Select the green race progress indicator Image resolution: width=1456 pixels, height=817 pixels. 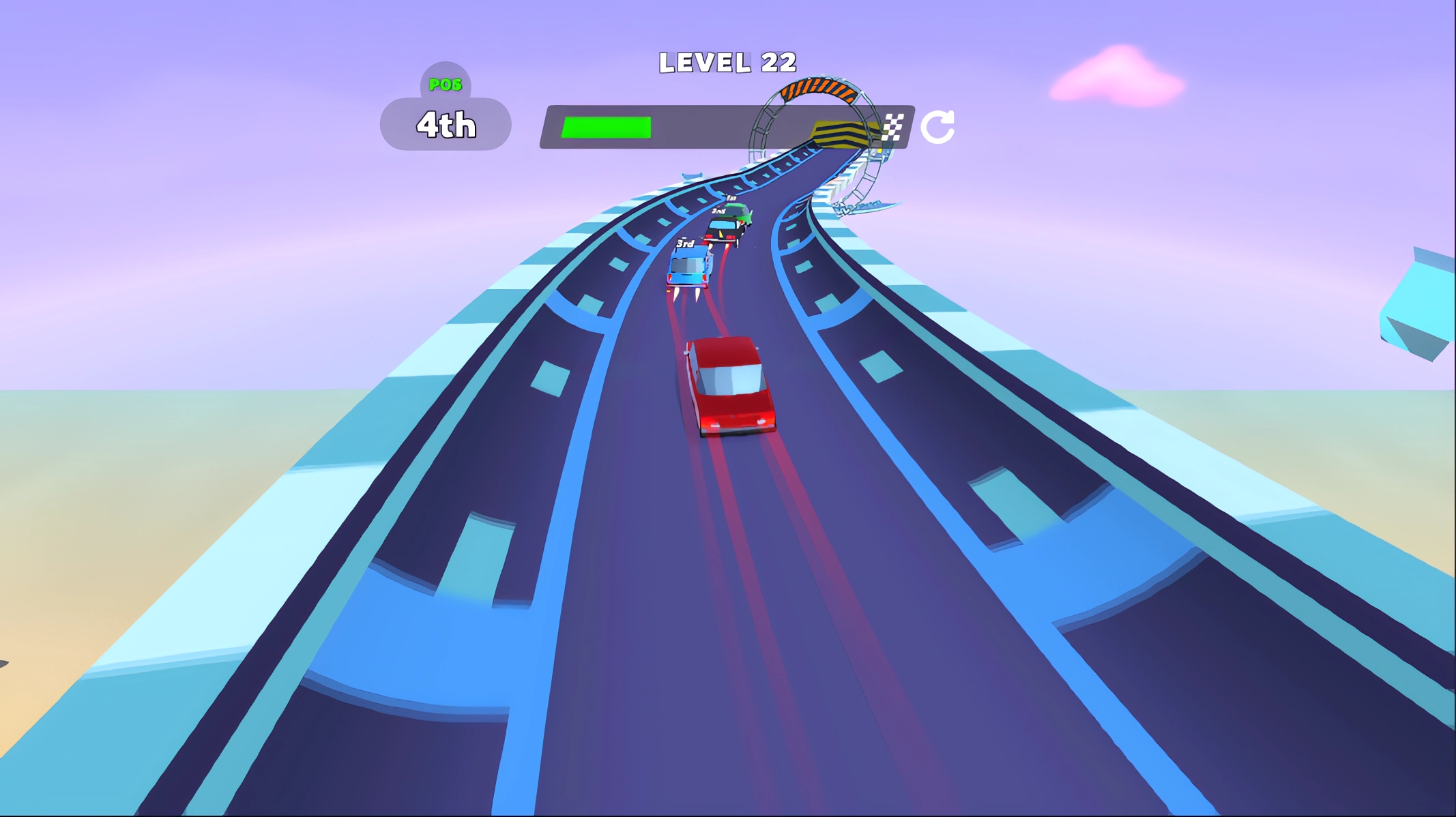(x=606, y=126)
